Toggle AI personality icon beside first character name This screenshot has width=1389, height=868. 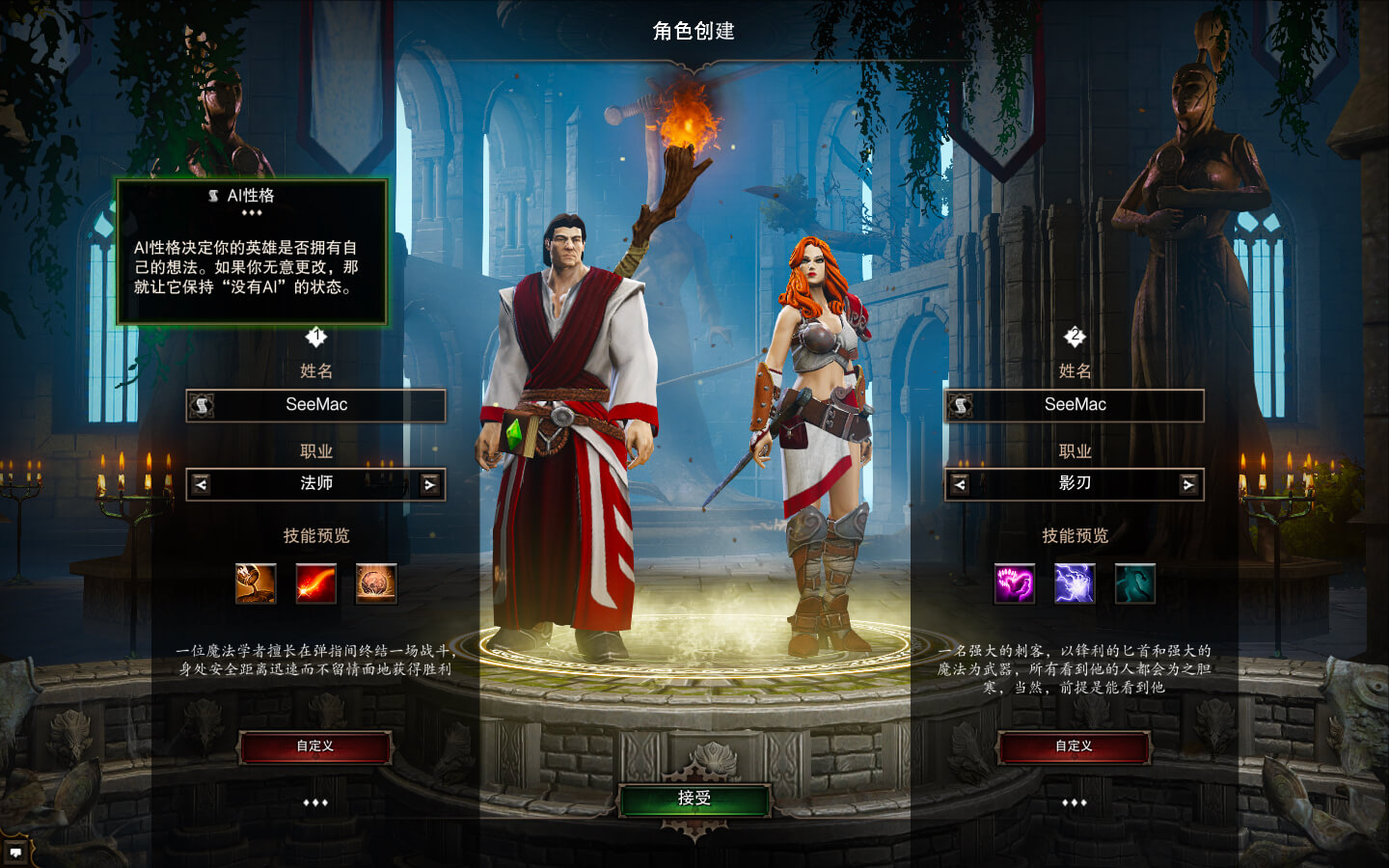coord(202,405)
